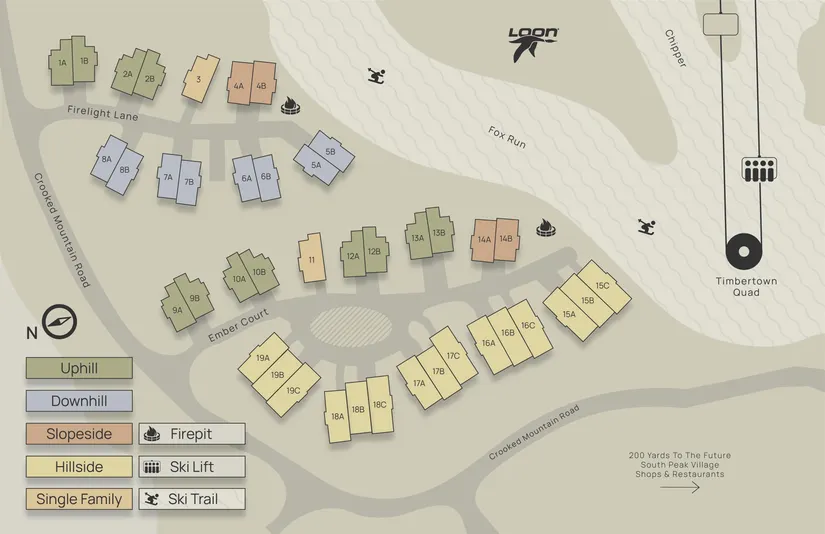Pick single family unit 11
This screenshot has width=825, height=534.
(312, 259)
